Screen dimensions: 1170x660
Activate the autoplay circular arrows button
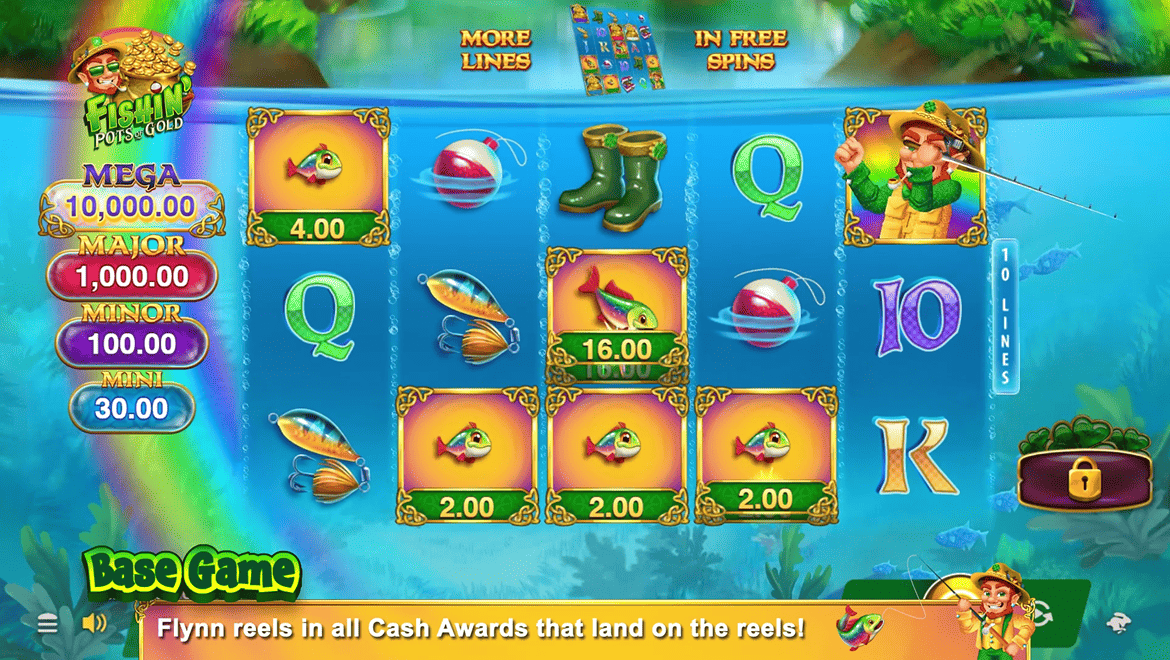[x=1042, y=614]
